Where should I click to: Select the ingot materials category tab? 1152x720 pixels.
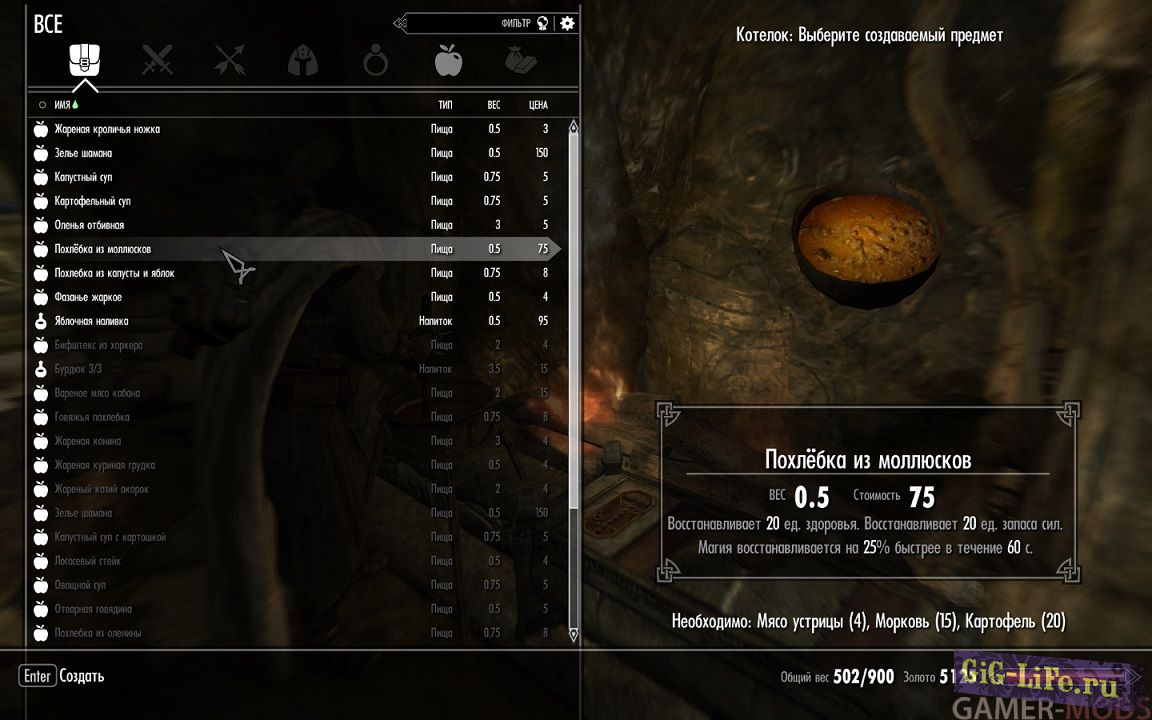tap(520, 62)
